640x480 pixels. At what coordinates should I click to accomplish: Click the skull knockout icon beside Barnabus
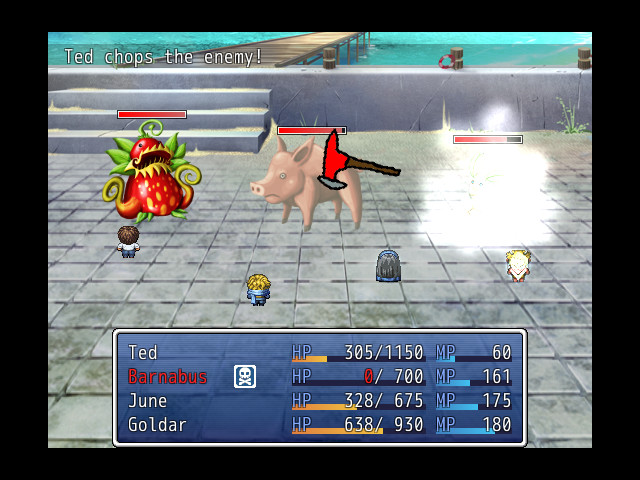point(245,377)
